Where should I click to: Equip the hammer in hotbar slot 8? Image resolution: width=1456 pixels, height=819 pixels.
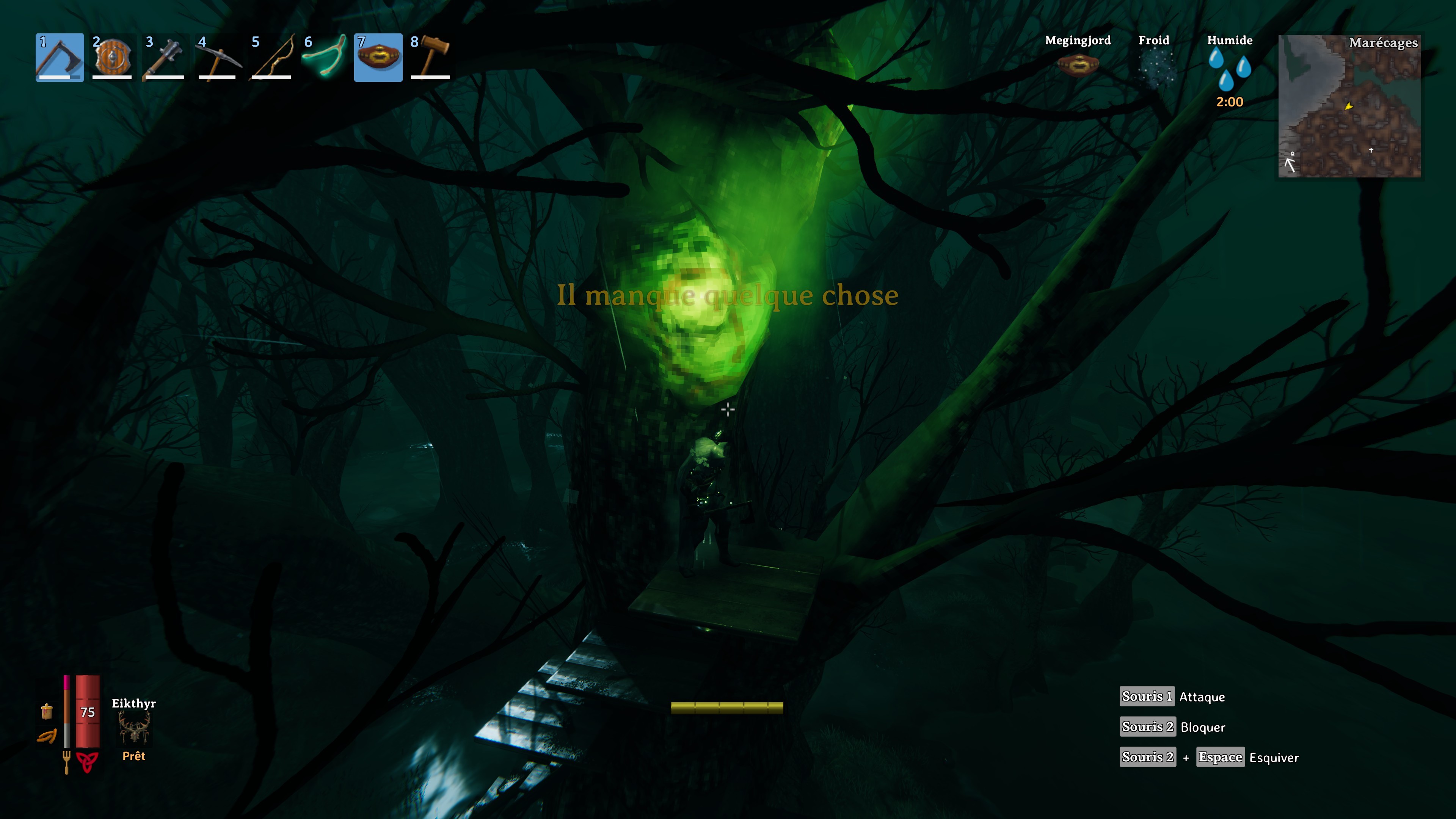coord(431,57)
